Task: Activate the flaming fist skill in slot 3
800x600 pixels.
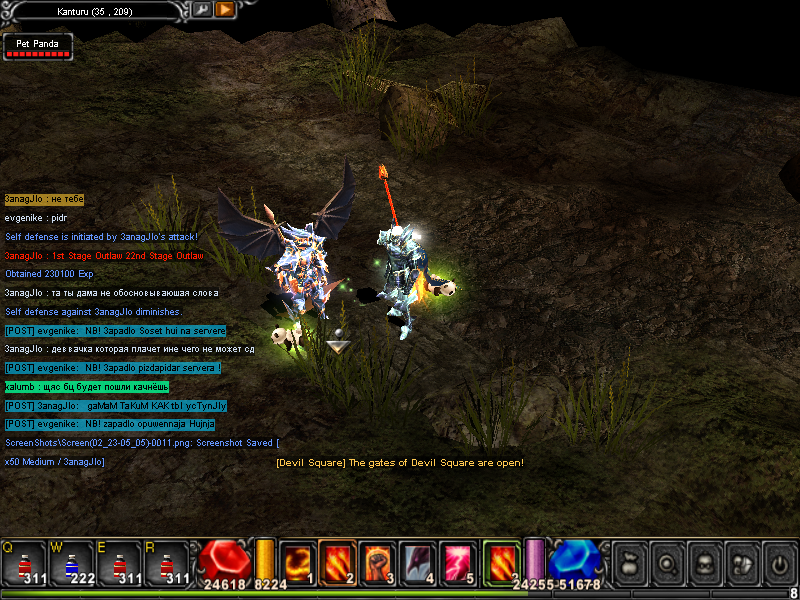Action: point(378,562)
